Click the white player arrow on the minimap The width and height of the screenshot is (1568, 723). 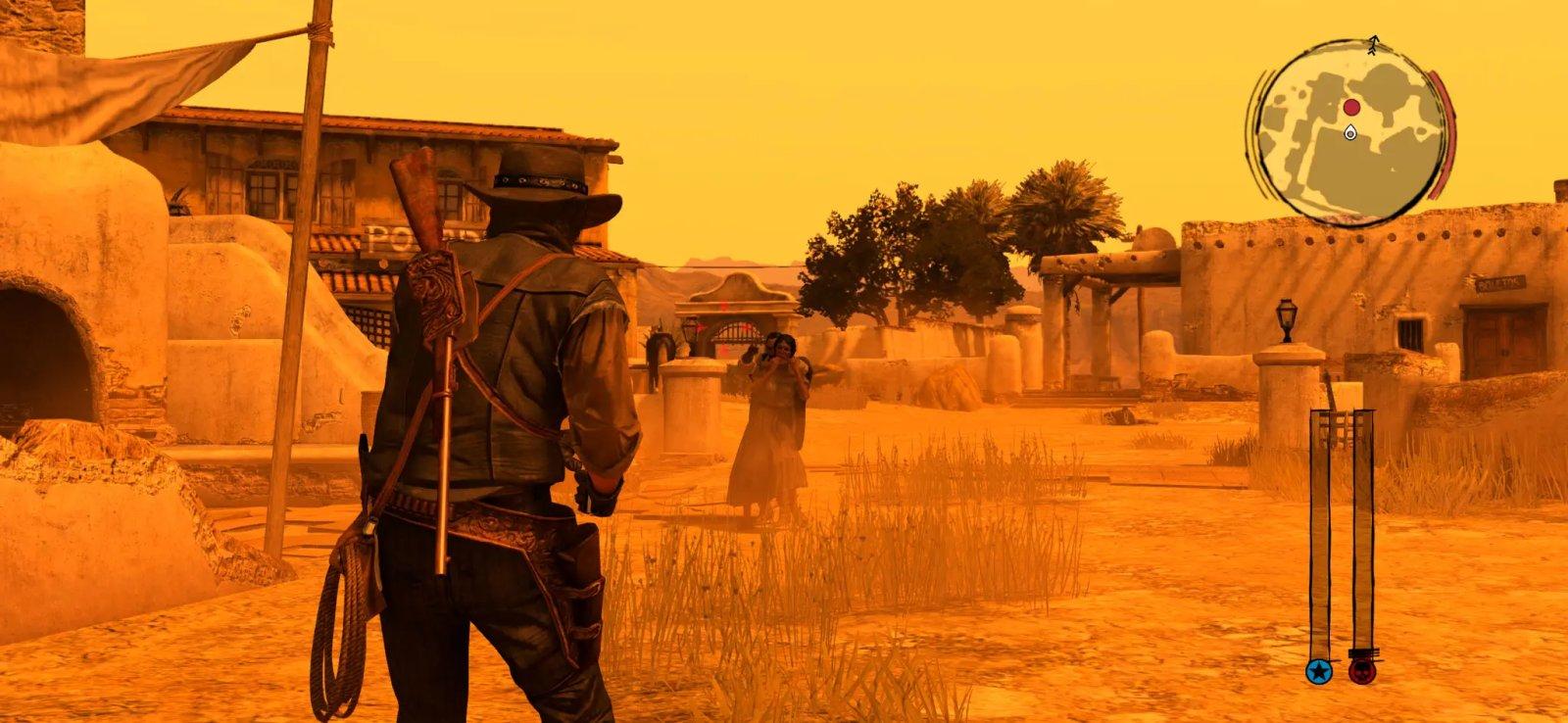(x=1351, y=132)
